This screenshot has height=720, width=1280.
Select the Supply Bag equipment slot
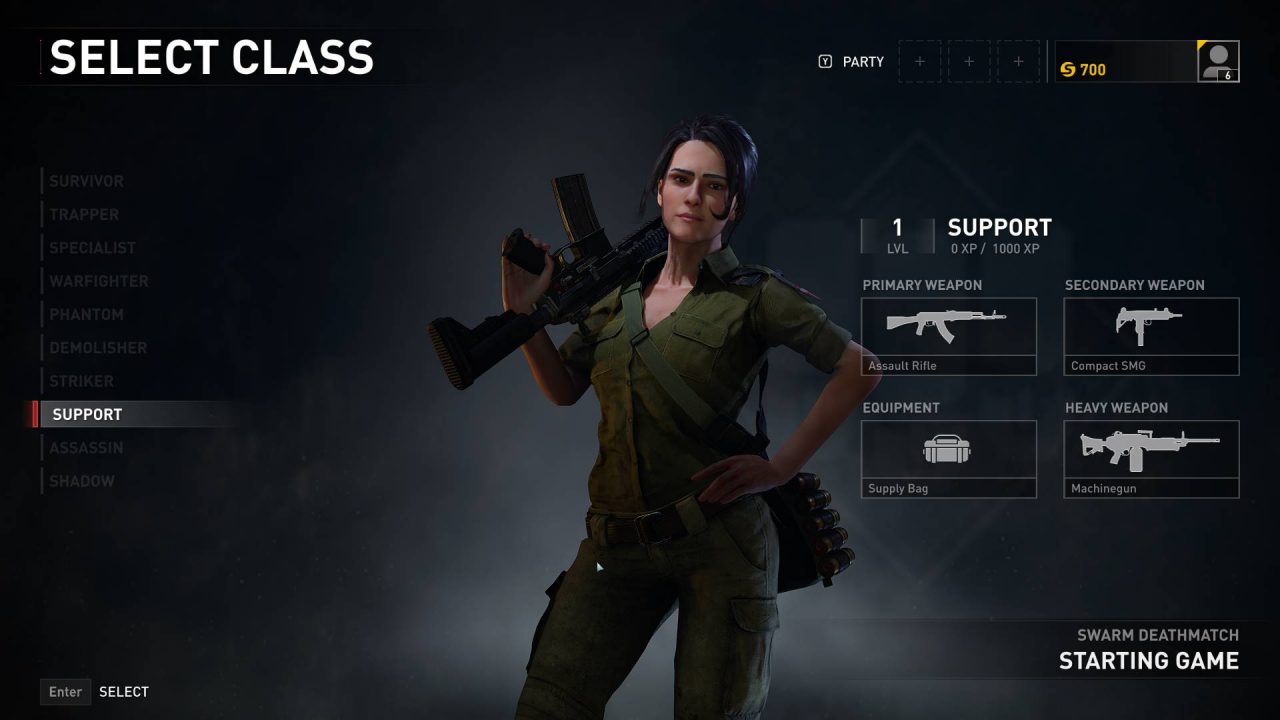[949, 459]
